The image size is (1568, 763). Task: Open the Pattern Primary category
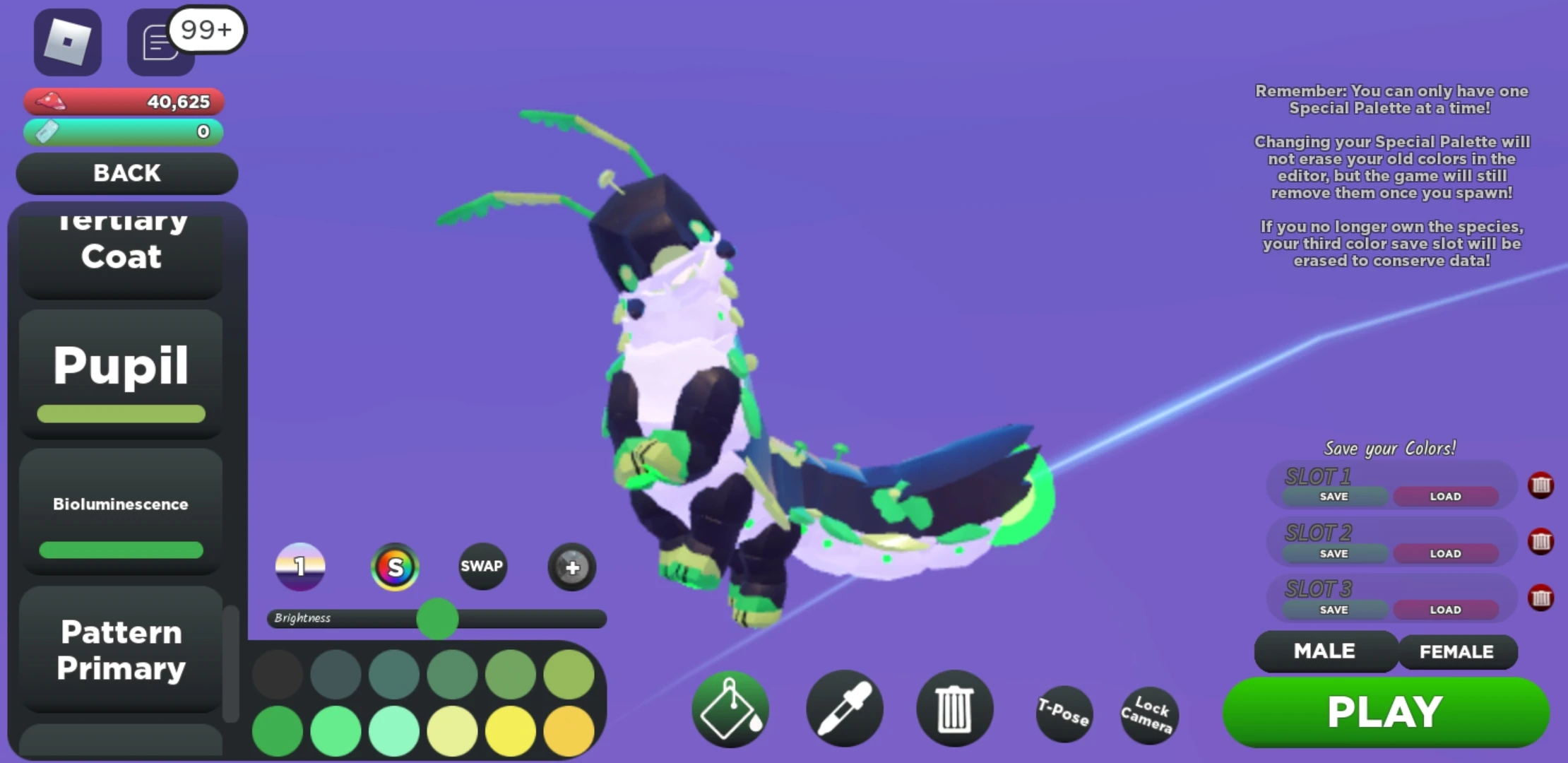click(120, 650)
